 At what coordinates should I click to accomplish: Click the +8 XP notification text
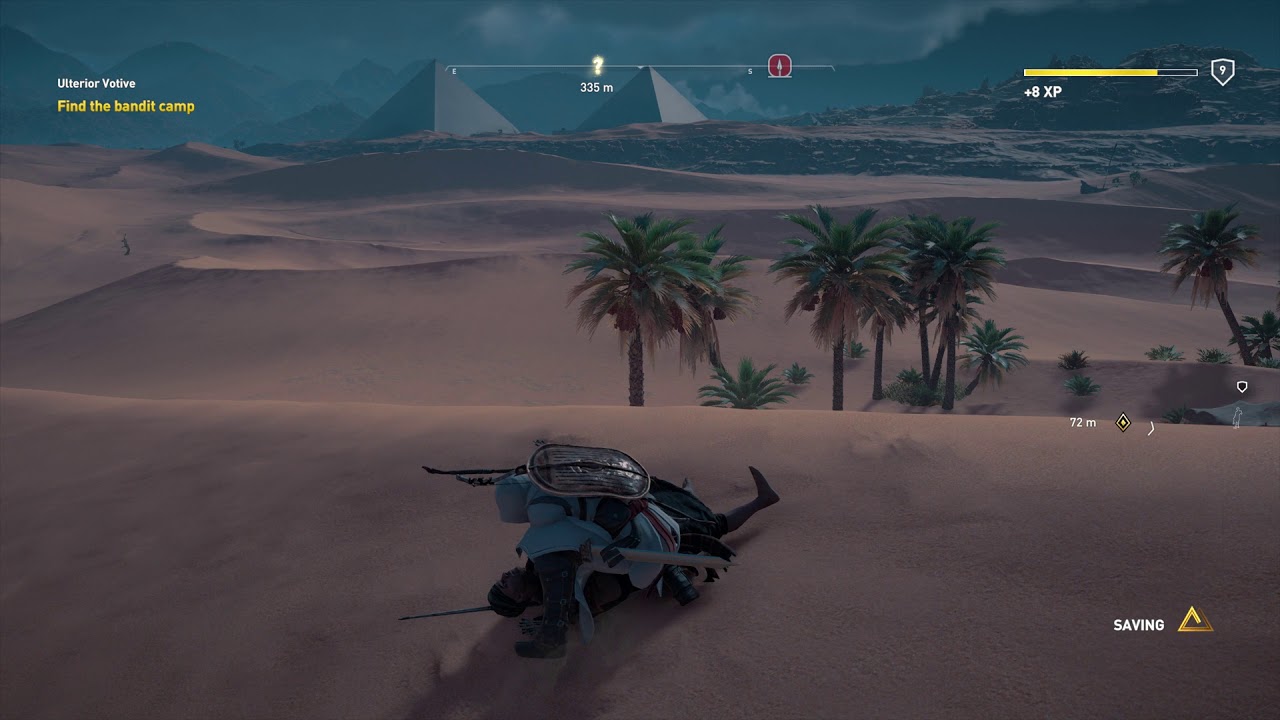[1043, 90]
